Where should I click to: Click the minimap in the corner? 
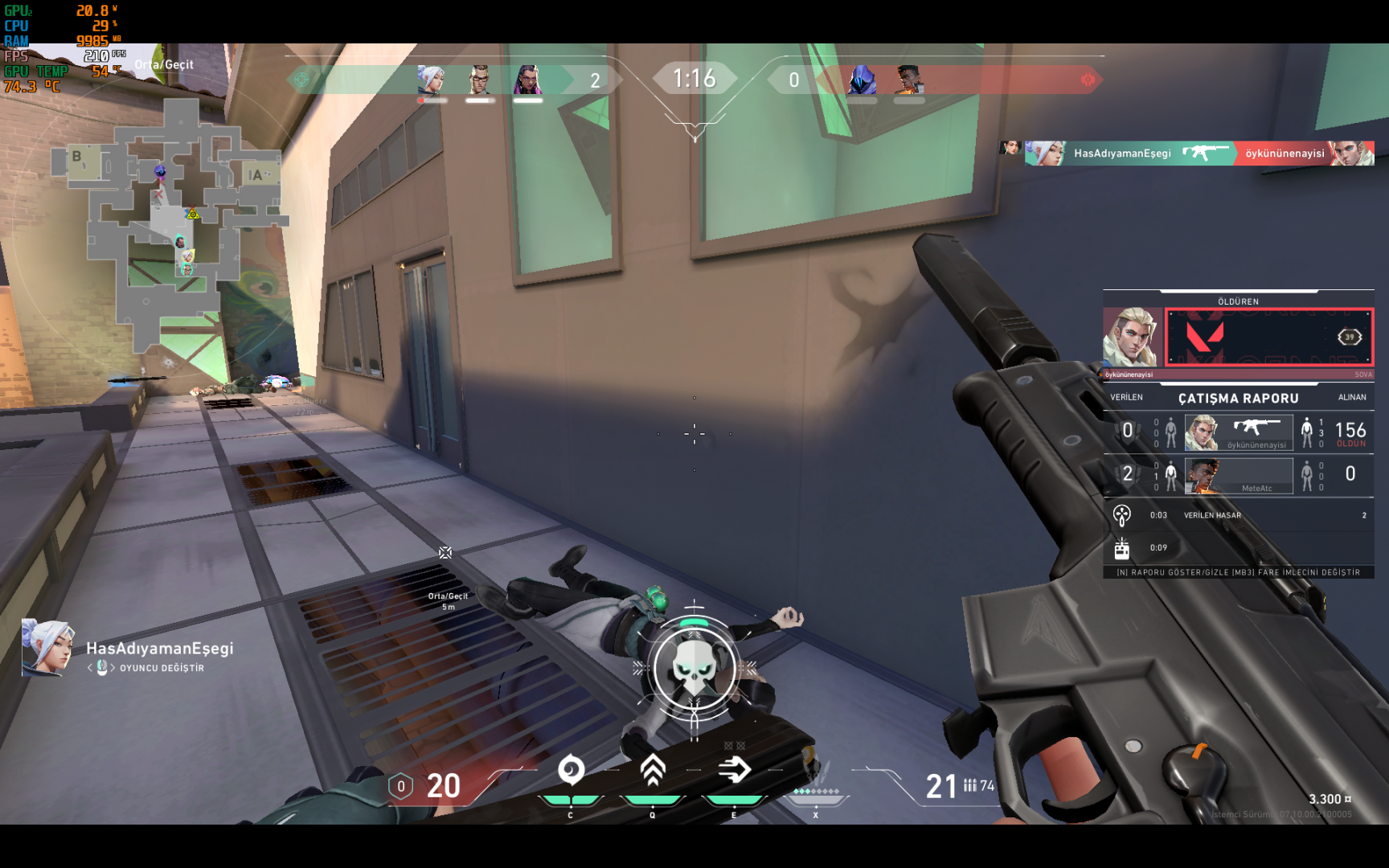(169, 225)
